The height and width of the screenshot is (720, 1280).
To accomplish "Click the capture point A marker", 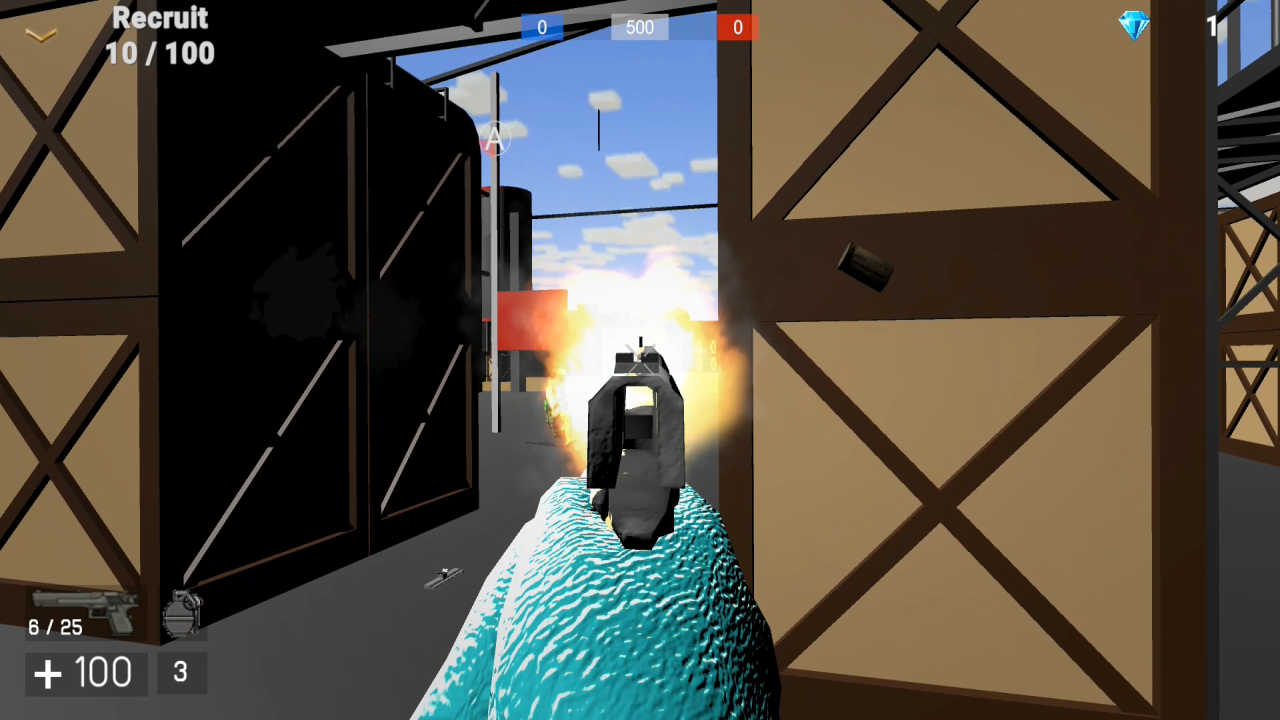I will (494, 137).
